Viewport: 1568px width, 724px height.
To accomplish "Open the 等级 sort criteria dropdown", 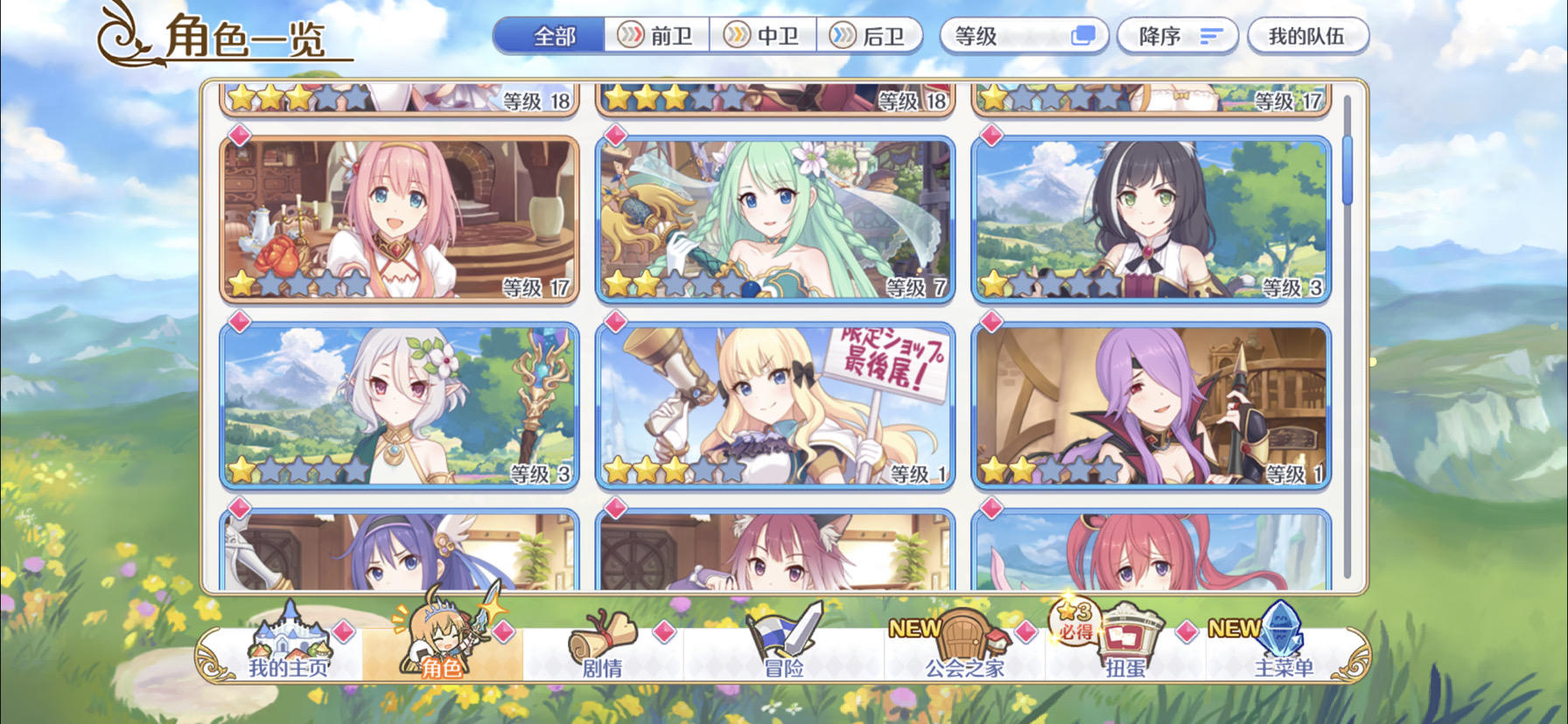I will click(x=1023, y=35).
